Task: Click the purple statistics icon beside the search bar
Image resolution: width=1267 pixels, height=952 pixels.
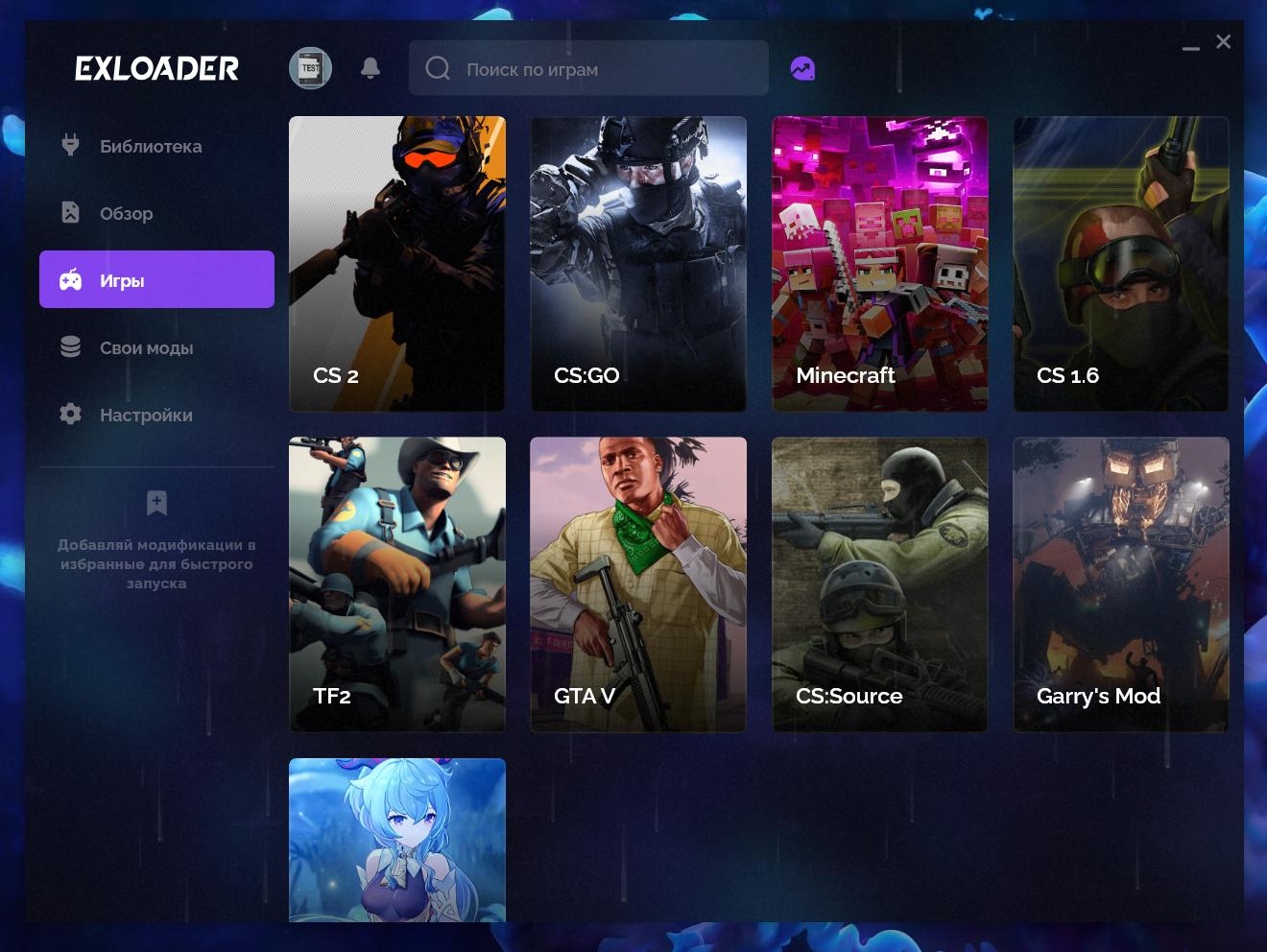Action: 802,67
